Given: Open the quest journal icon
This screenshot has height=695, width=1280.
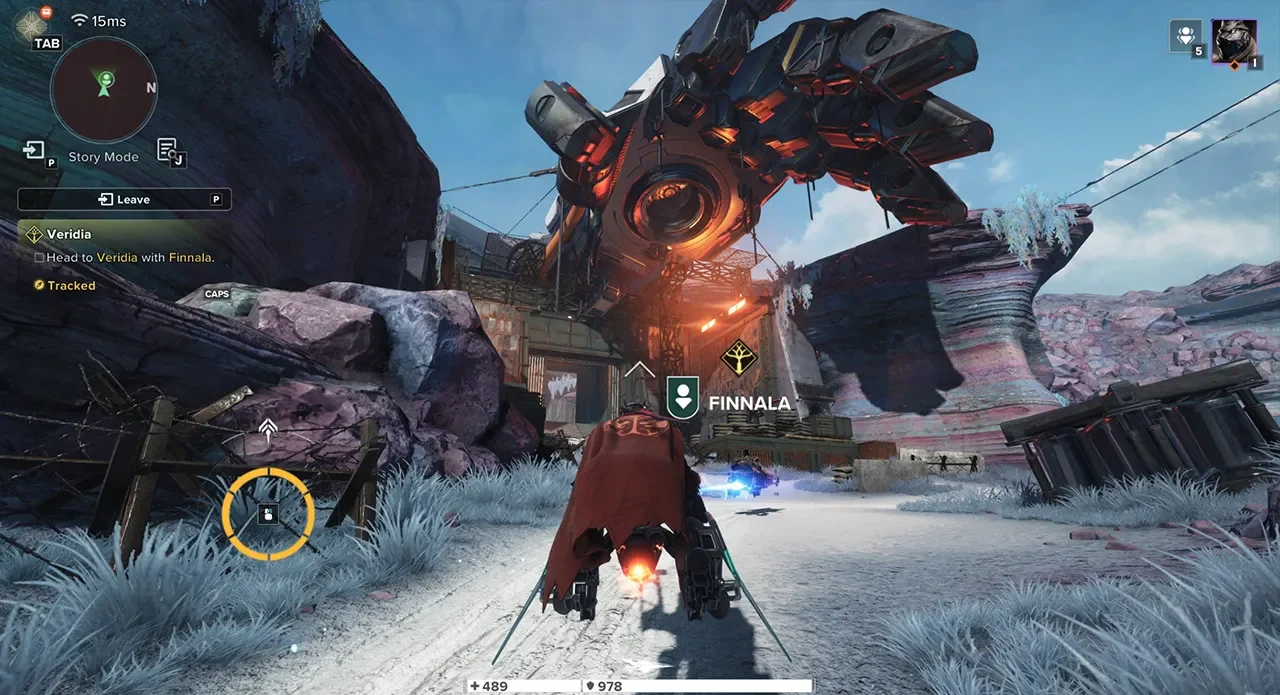Looking at the screenshot, I should (x=168, y=150).
